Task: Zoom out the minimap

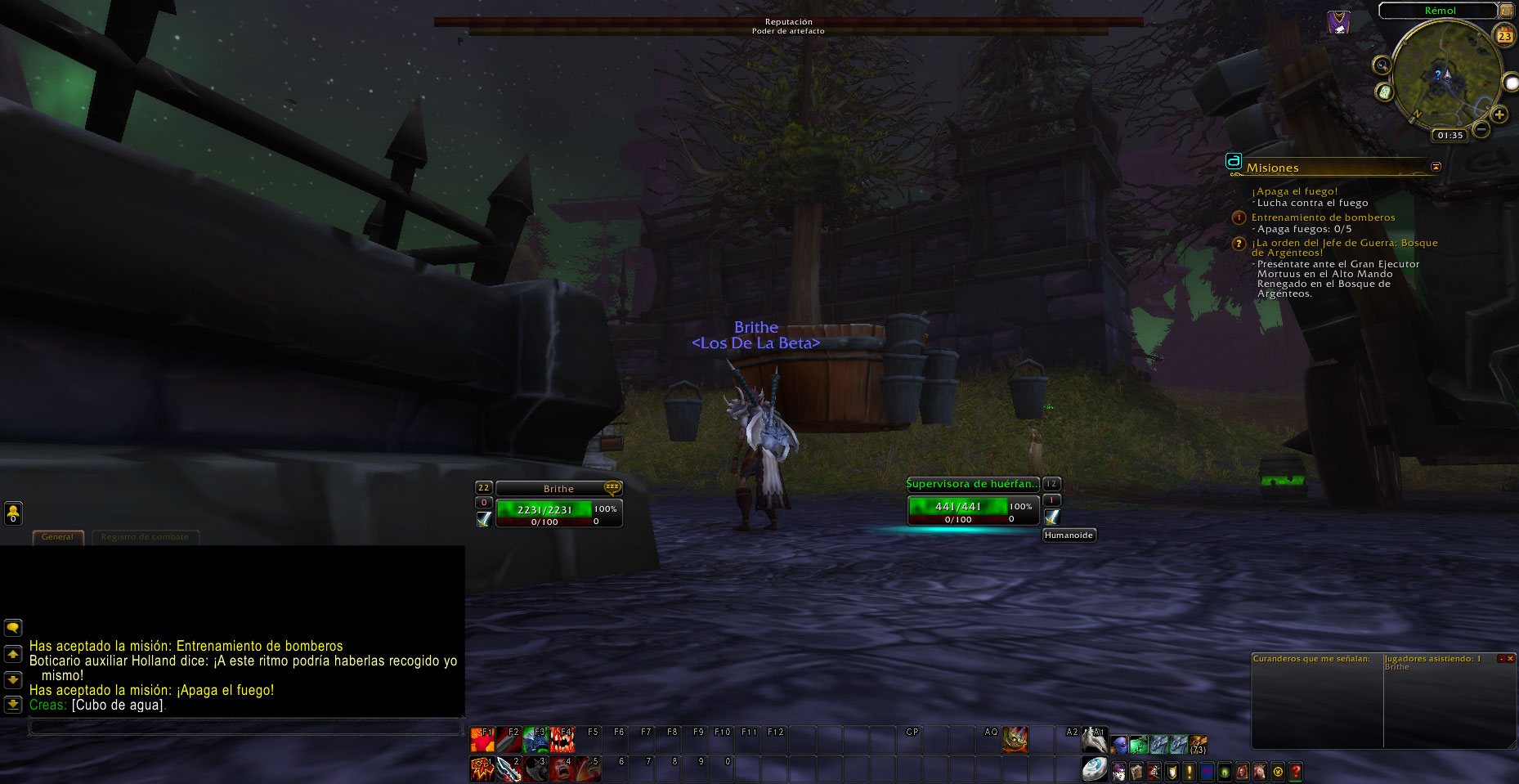Action: pos(1481,129)
